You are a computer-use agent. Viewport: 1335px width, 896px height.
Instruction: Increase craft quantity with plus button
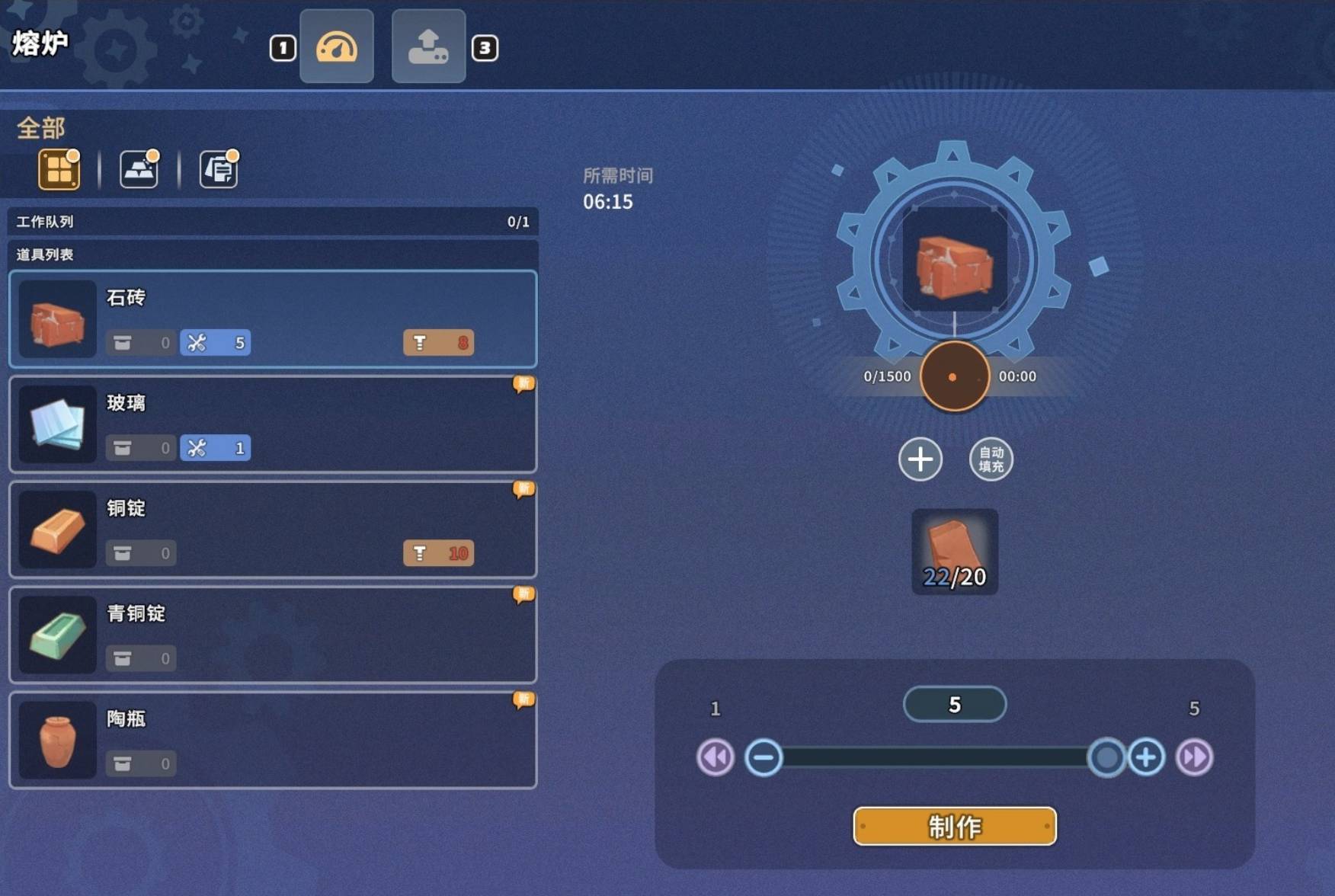pos(1146,757)
